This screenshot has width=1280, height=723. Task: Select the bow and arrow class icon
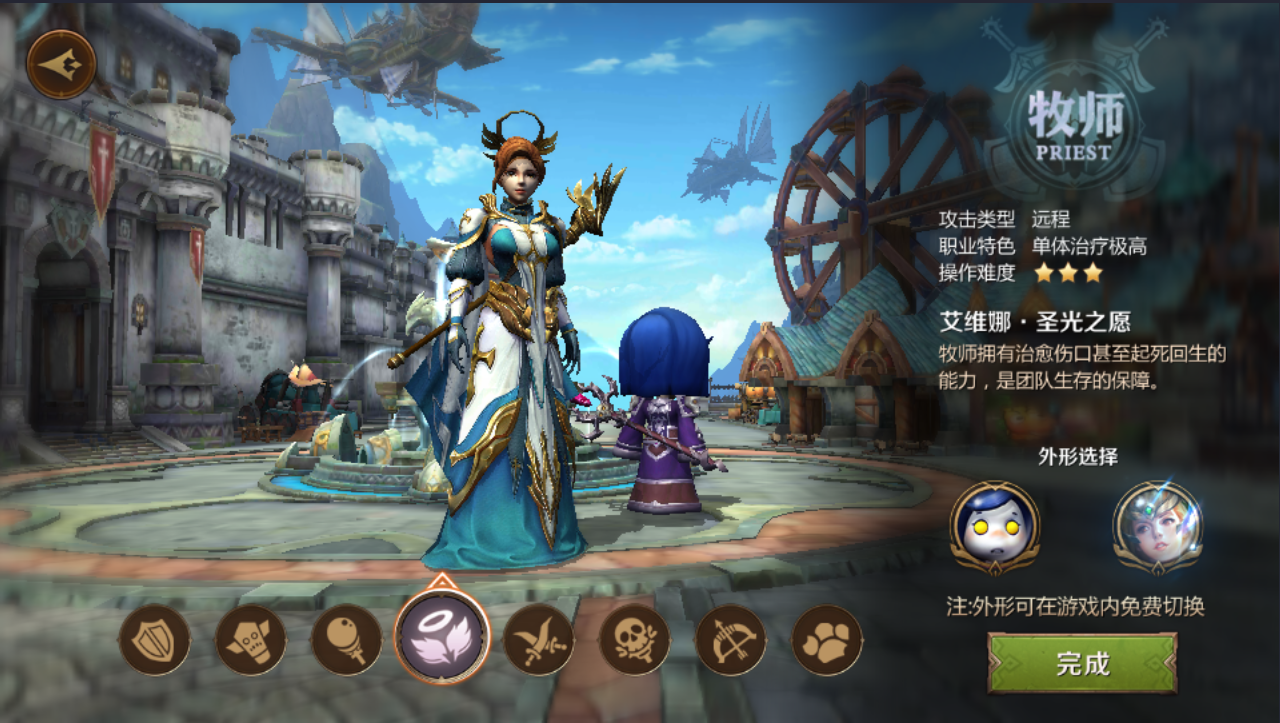(730, 640)
